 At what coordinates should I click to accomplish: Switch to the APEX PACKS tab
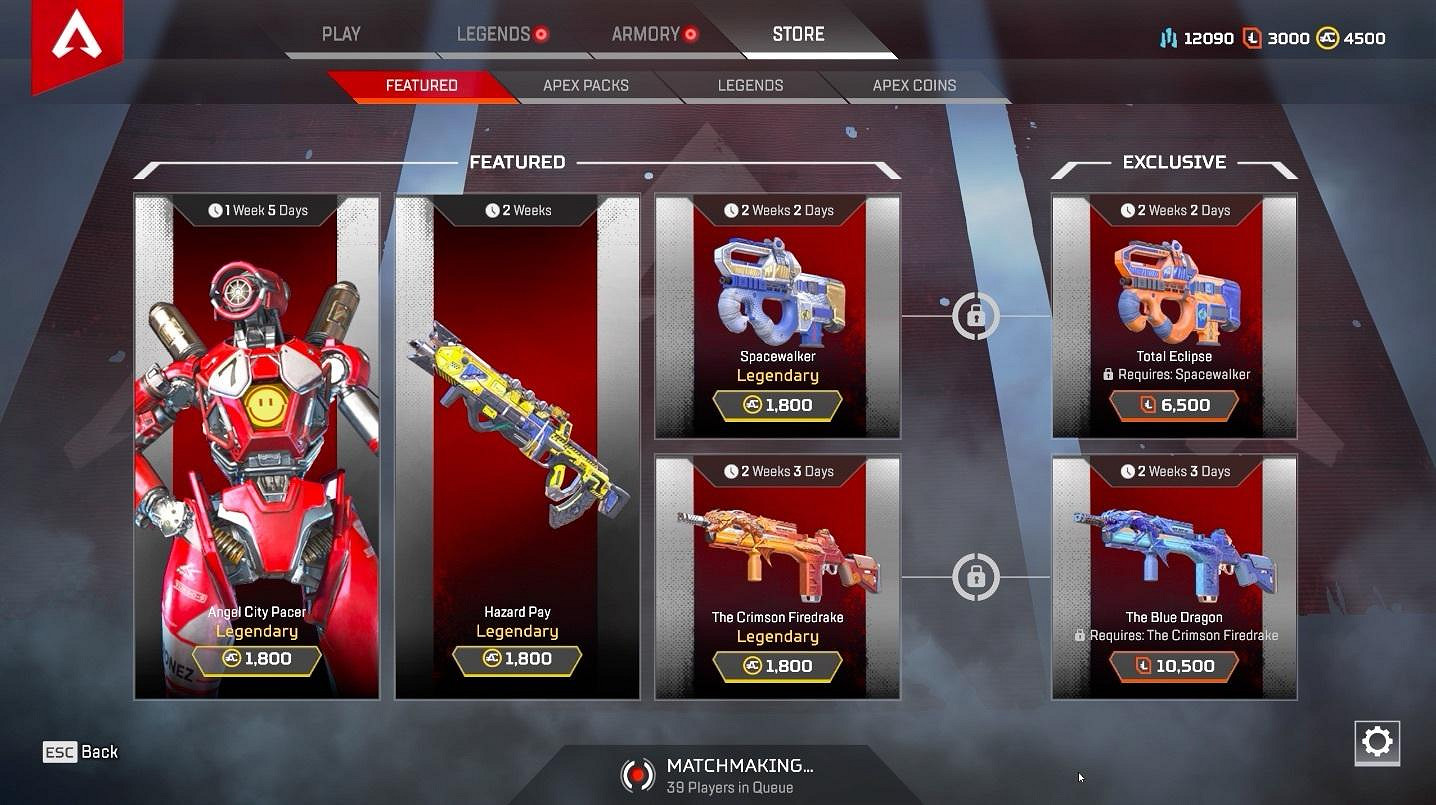point(586,85)
